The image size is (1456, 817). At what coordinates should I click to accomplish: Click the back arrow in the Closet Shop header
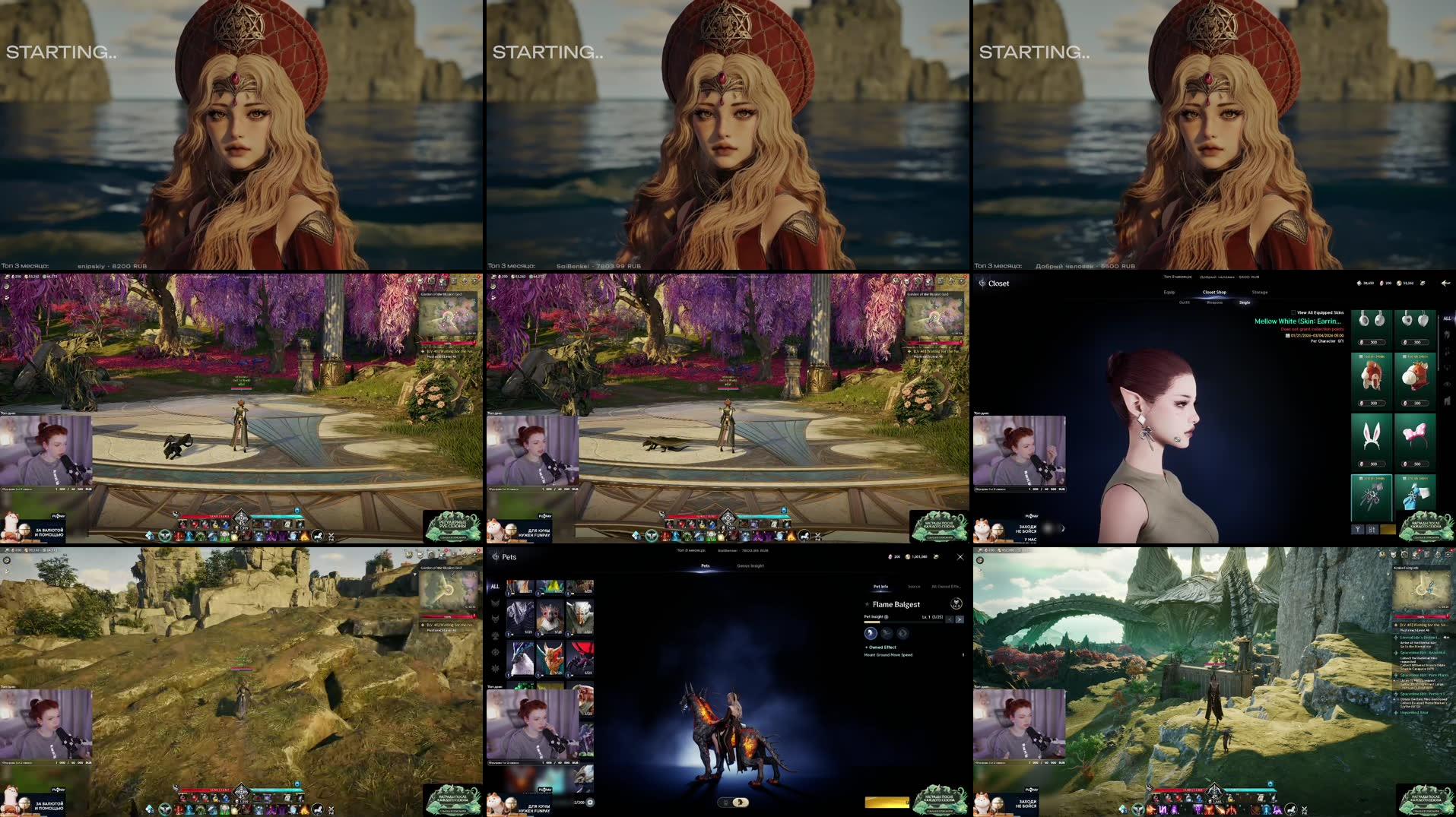[x=1445, y=282]
